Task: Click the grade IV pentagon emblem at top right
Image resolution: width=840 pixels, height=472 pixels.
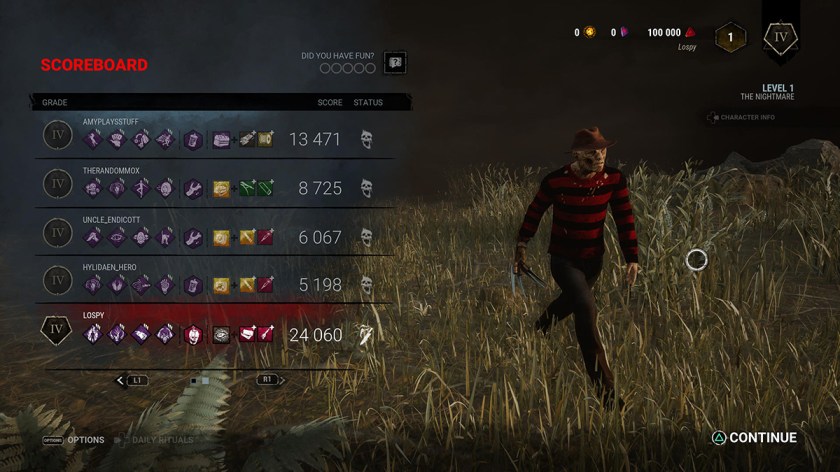Action: (780, 38)
